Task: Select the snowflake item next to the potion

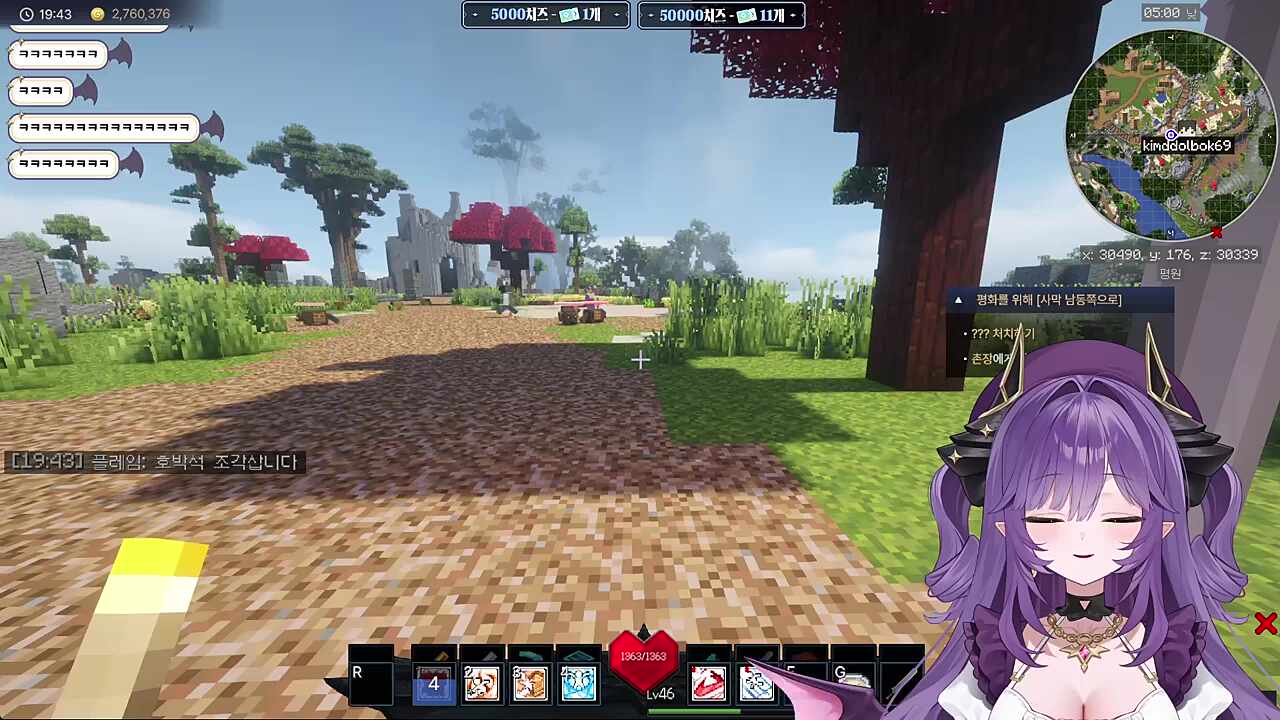Action: [757, 683]
